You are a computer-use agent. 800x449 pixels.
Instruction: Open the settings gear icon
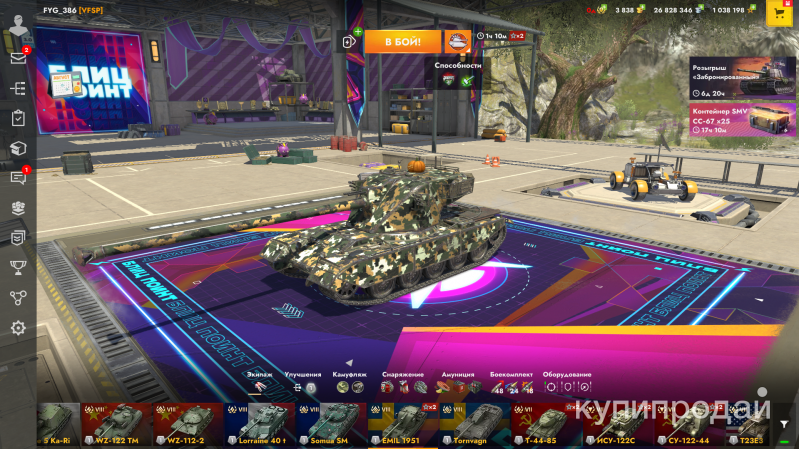(17, 327)
